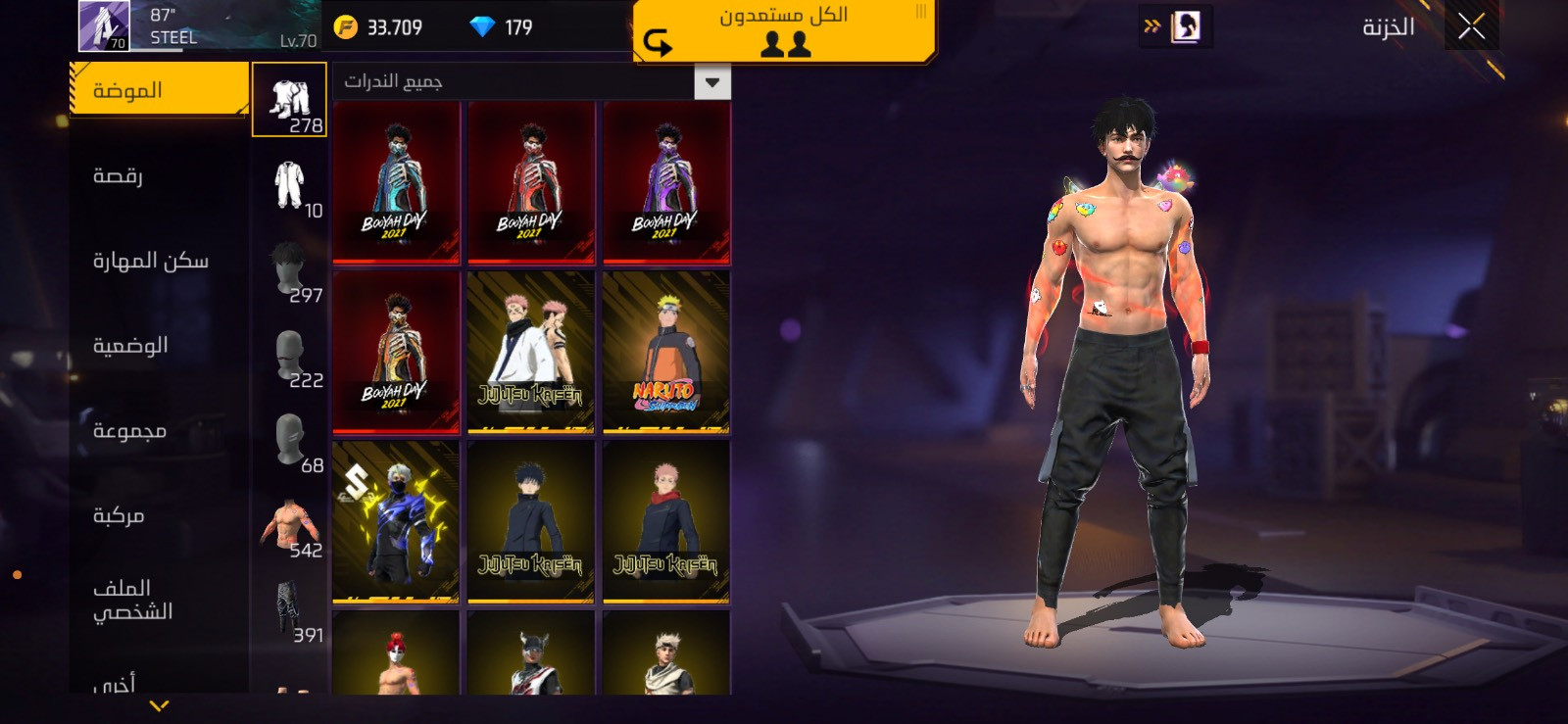Select the pants subcategory showing 391

(x=290, y=611)
